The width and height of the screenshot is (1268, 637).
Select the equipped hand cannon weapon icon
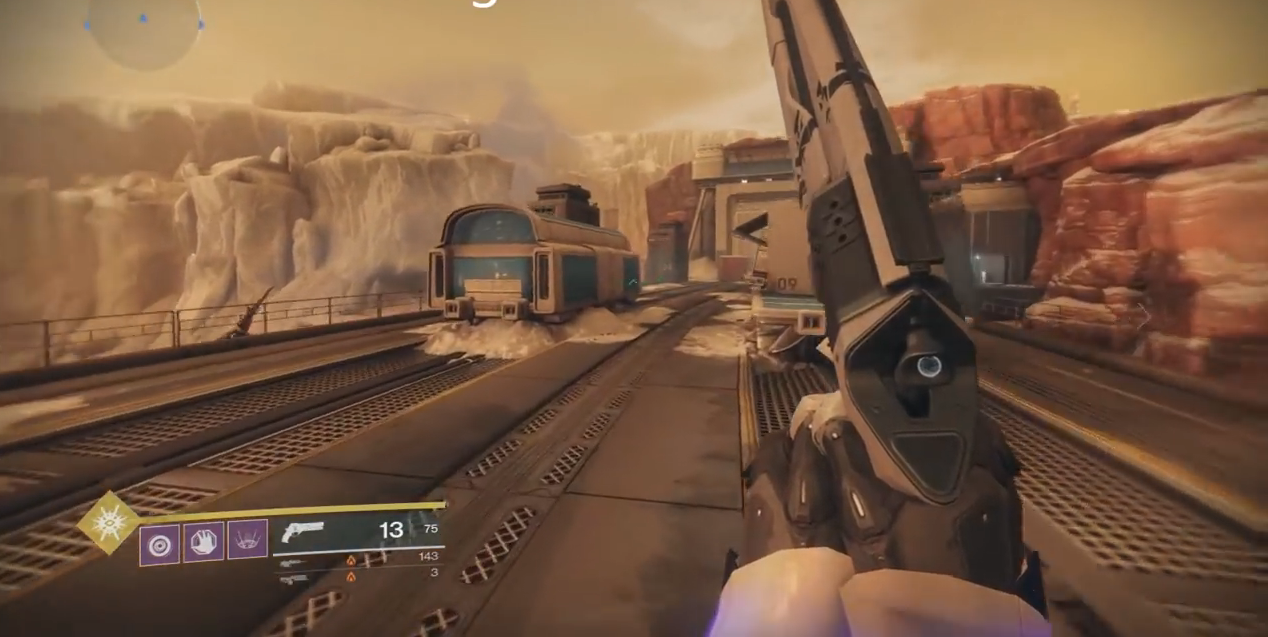302,531
